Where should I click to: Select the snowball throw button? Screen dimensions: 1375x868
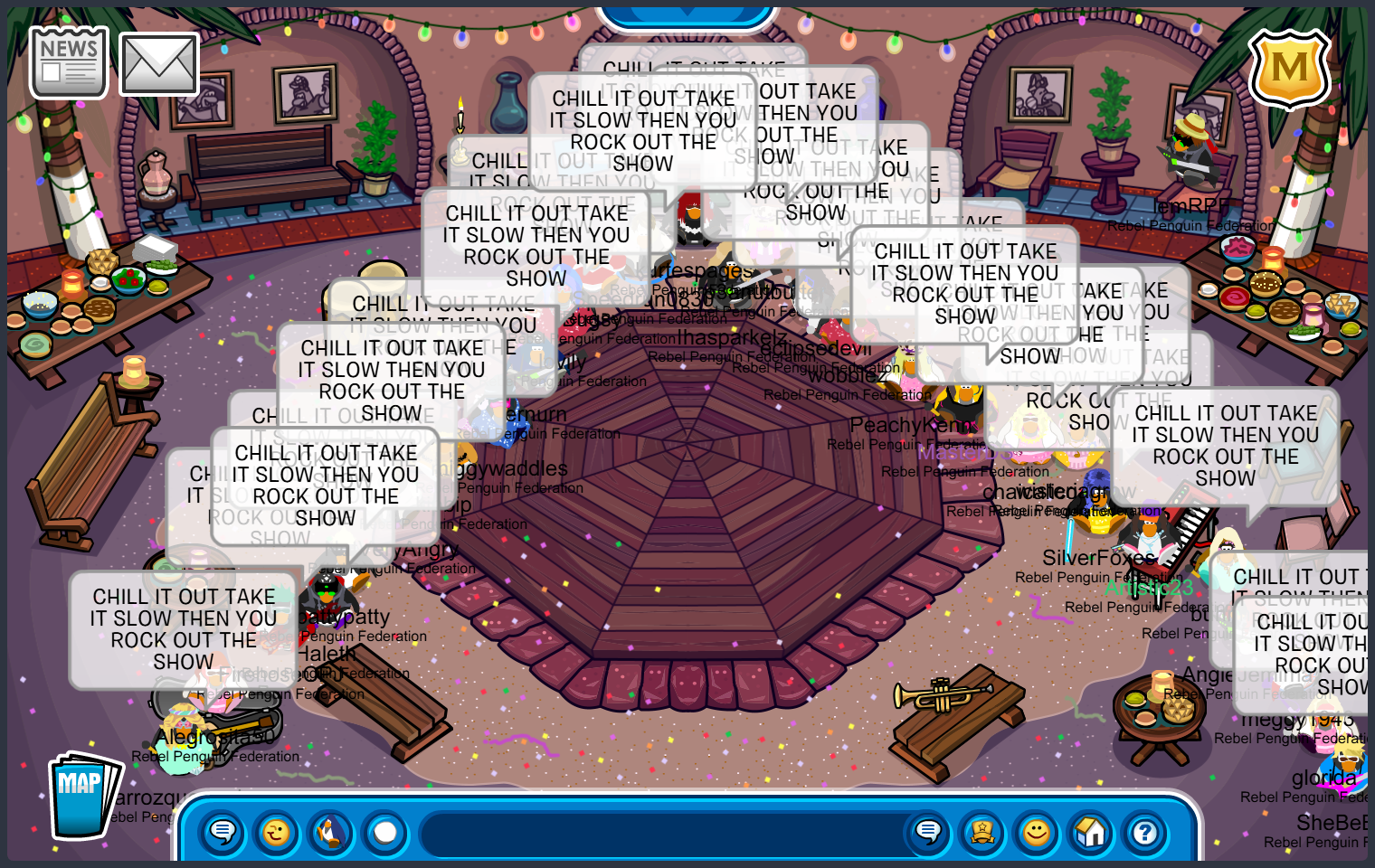coord(385,832)
